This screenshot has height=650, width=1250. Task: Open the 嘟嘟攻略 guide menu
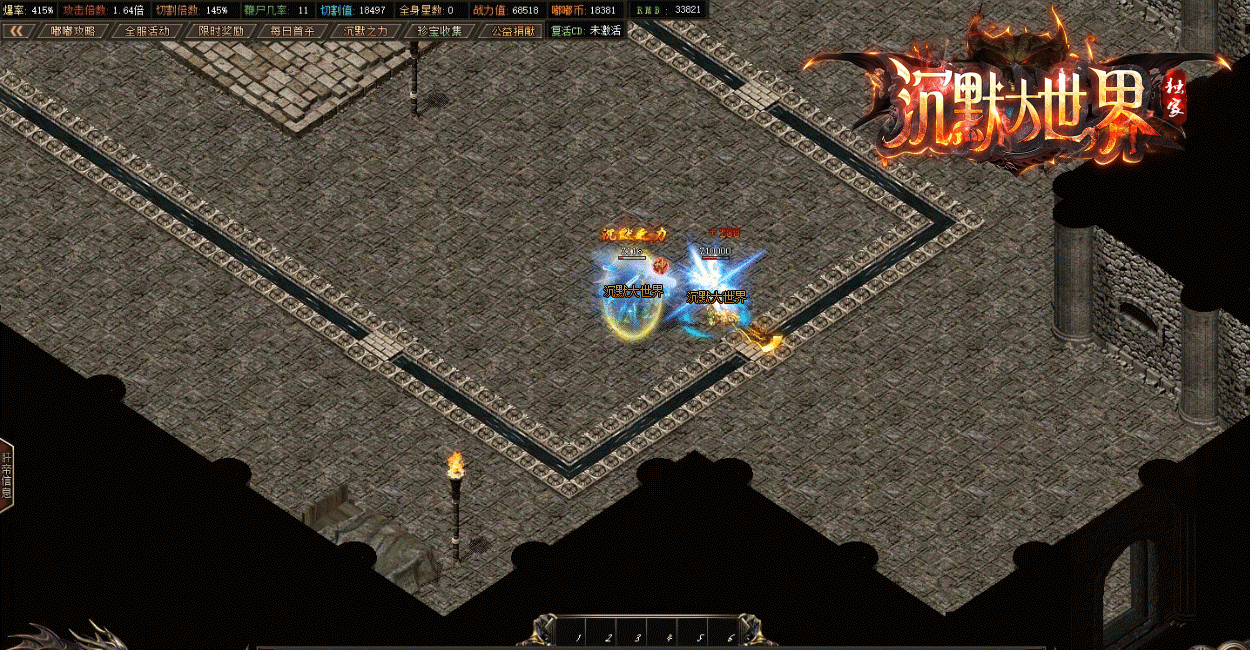73,30
